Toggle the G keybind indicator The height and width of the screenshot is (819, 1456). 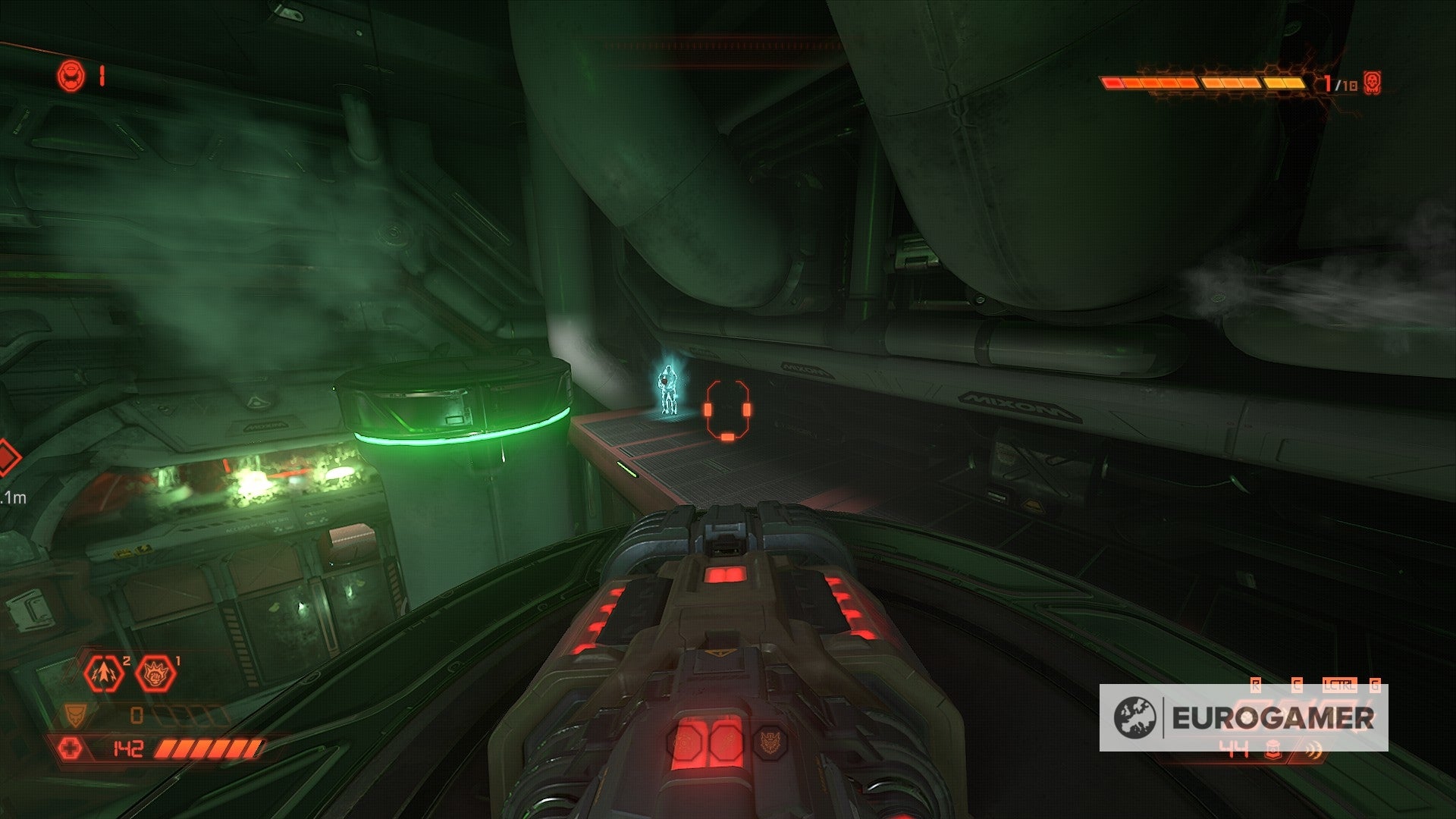[1375, 685]
